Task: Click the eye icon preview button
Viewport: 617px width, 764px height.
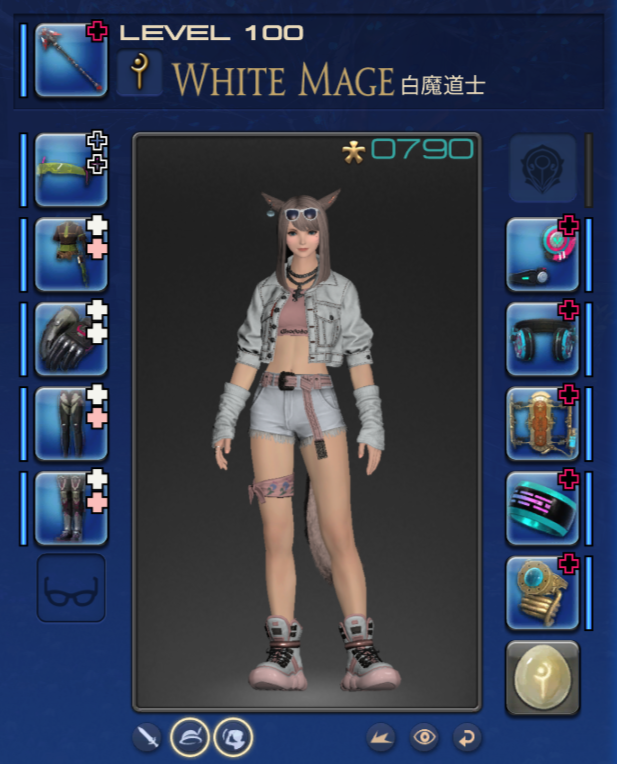Action: point(425,738)
